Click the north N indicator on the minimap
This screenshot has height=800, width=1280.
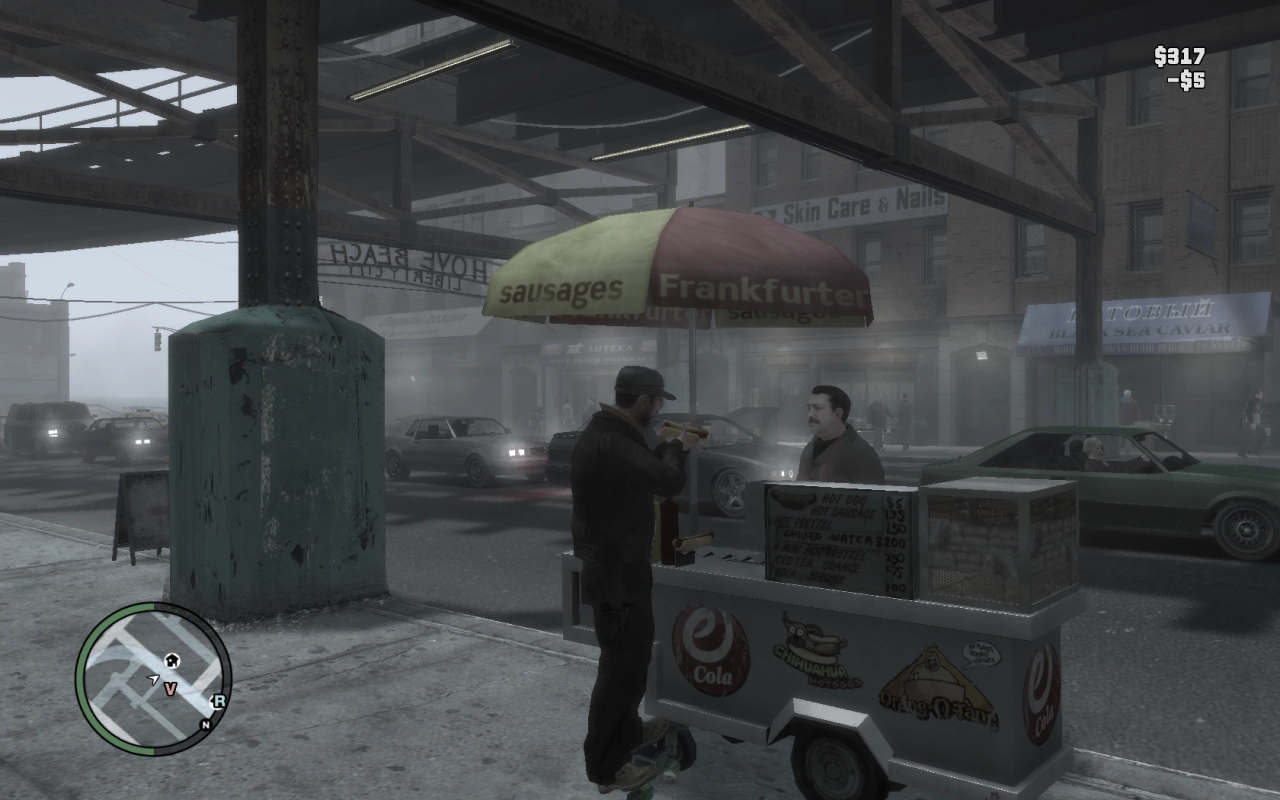[x=205, y=724]
